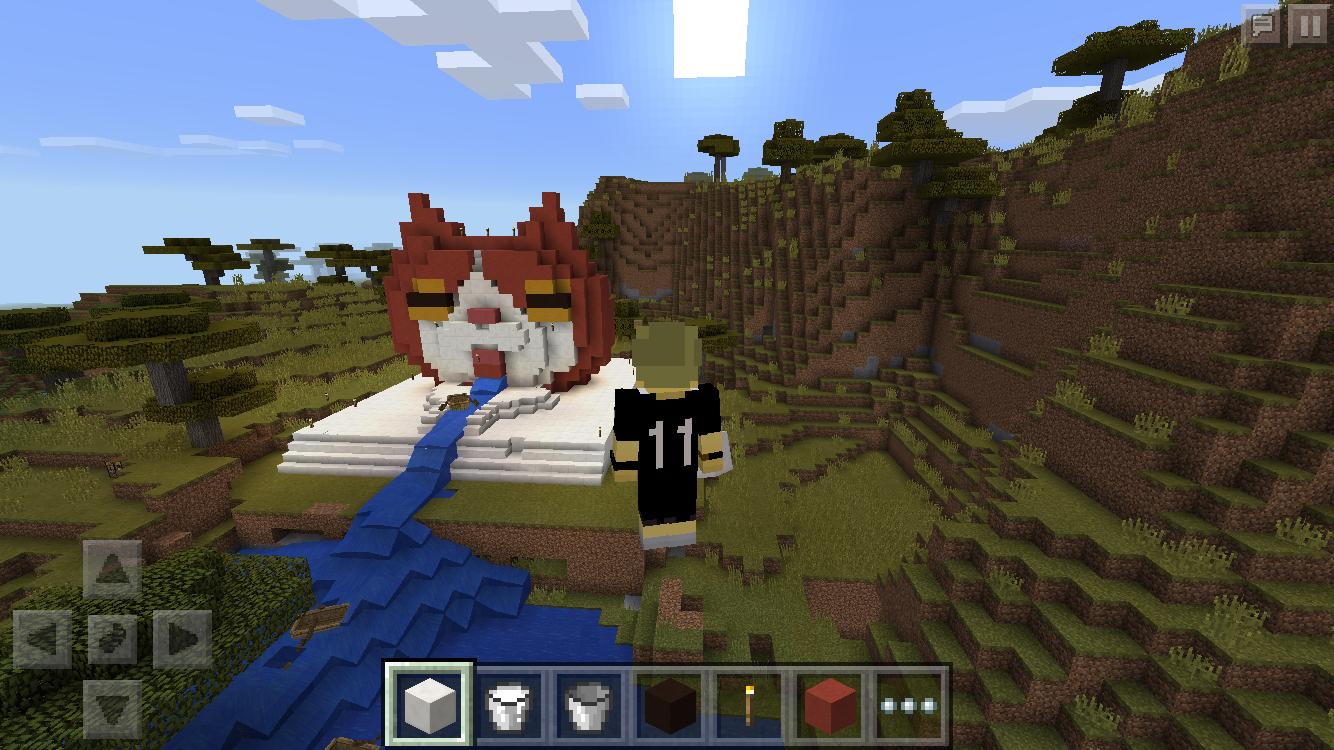The width and height of the screenshot is (1334, 750).
Task: Tap the center jump button on D-pad
Action: [112, 638]
